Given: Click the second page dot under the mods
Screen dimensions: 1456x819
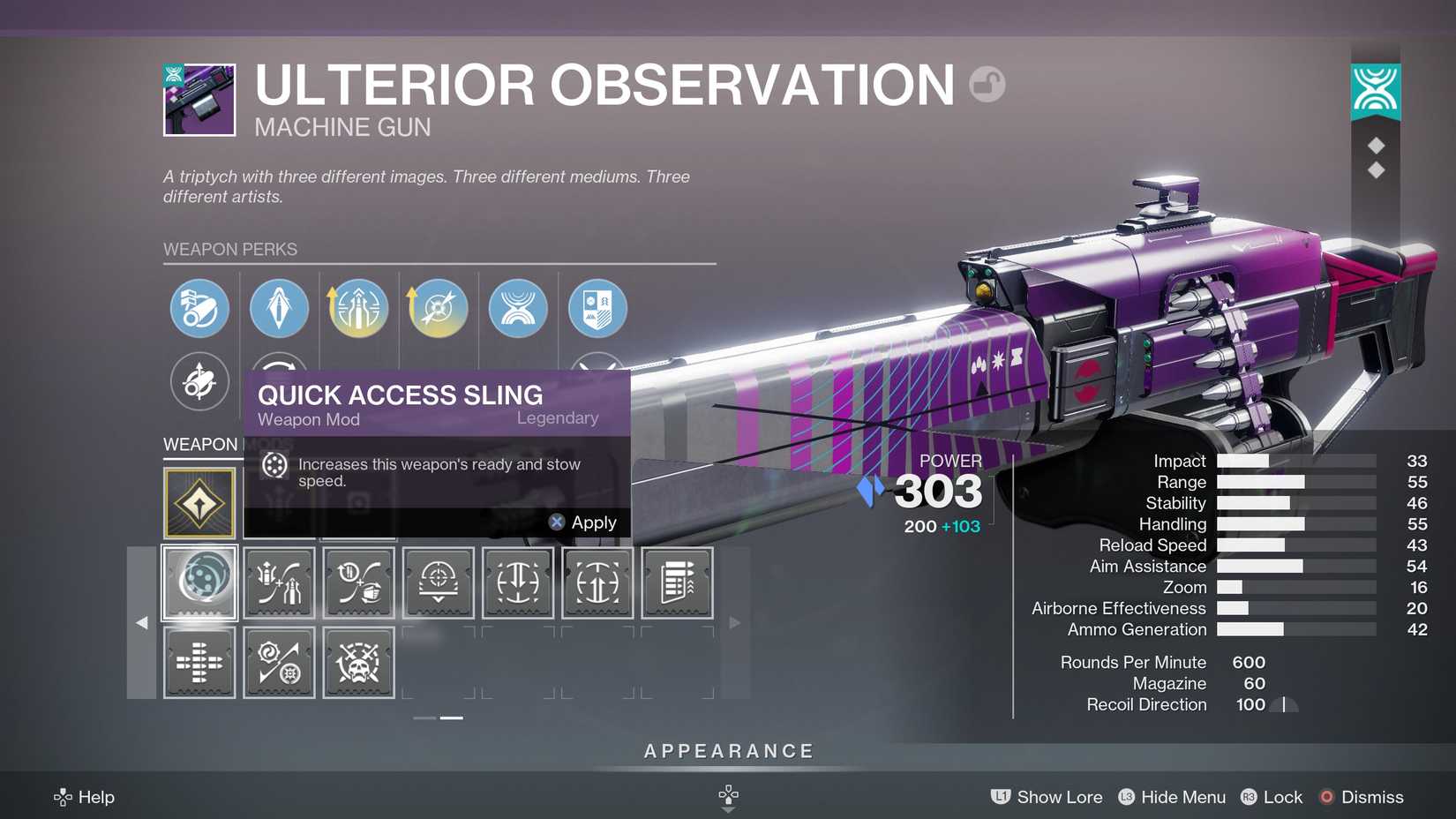Looking at the screenshot, I should point(450,718).
